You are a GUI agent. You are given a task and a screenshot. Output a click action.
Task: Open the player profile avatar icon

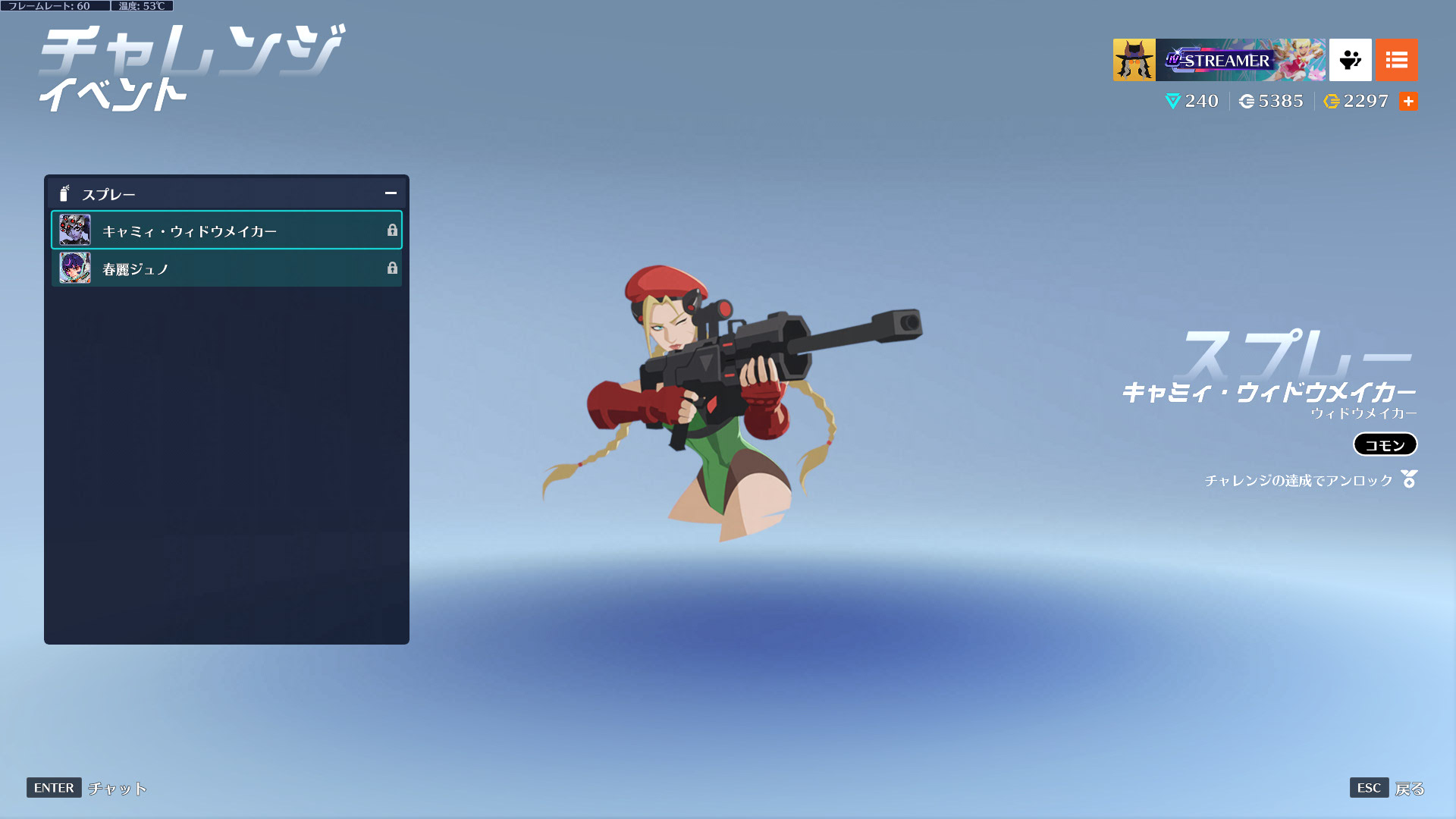click(1134, 60)
